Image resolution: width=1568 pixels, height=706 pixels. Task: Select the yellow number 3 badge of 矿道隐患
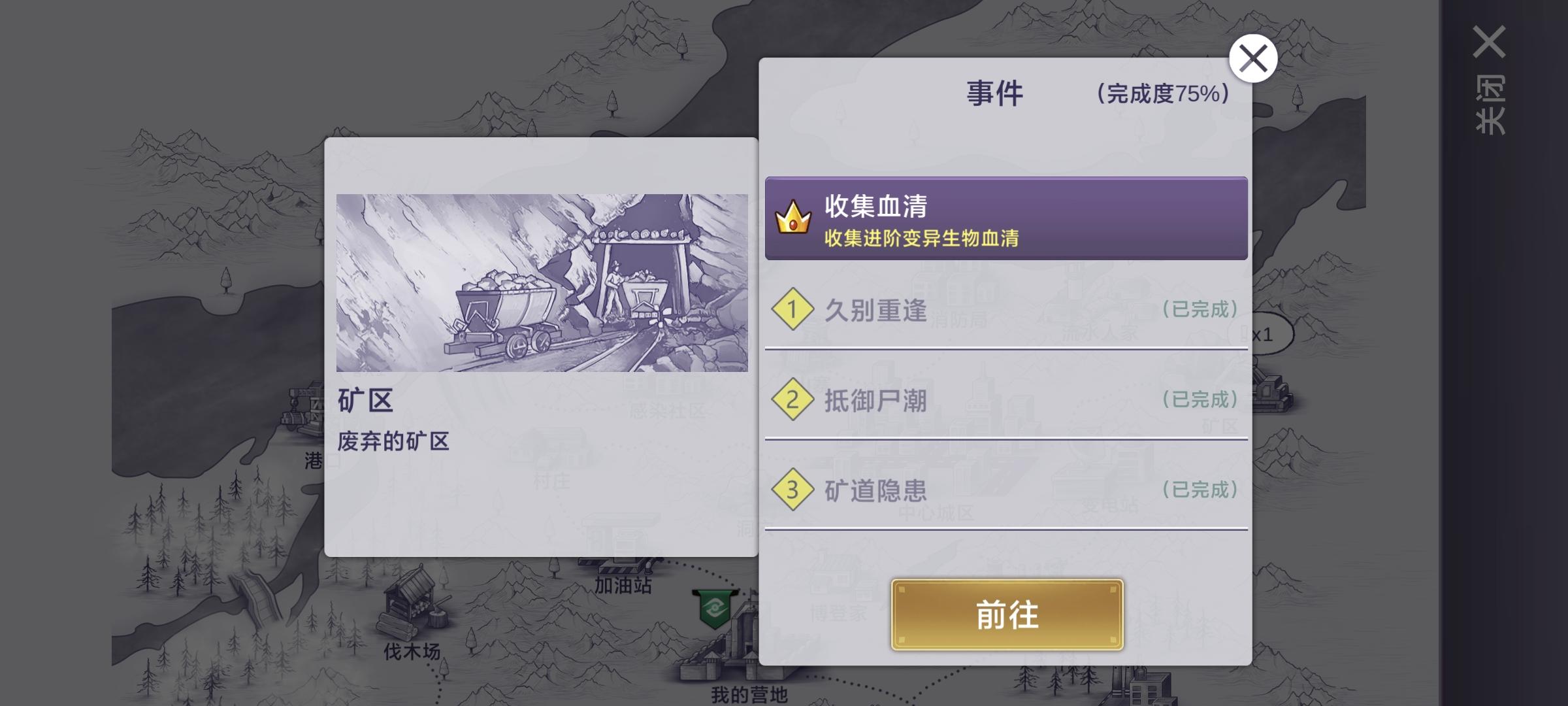click(x=791, y=490)
